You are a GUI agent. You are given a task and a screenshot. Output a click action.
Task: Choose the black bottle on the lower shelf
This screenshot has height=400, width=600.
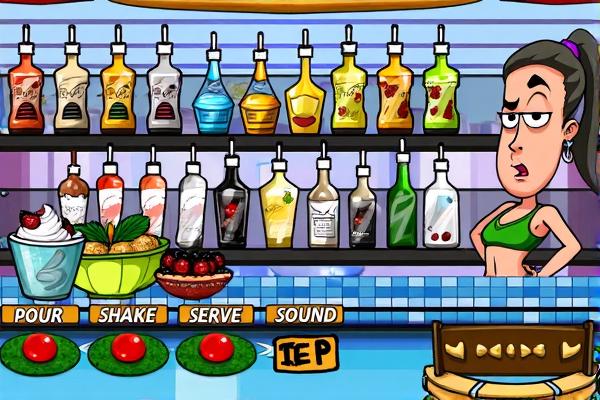231,205
